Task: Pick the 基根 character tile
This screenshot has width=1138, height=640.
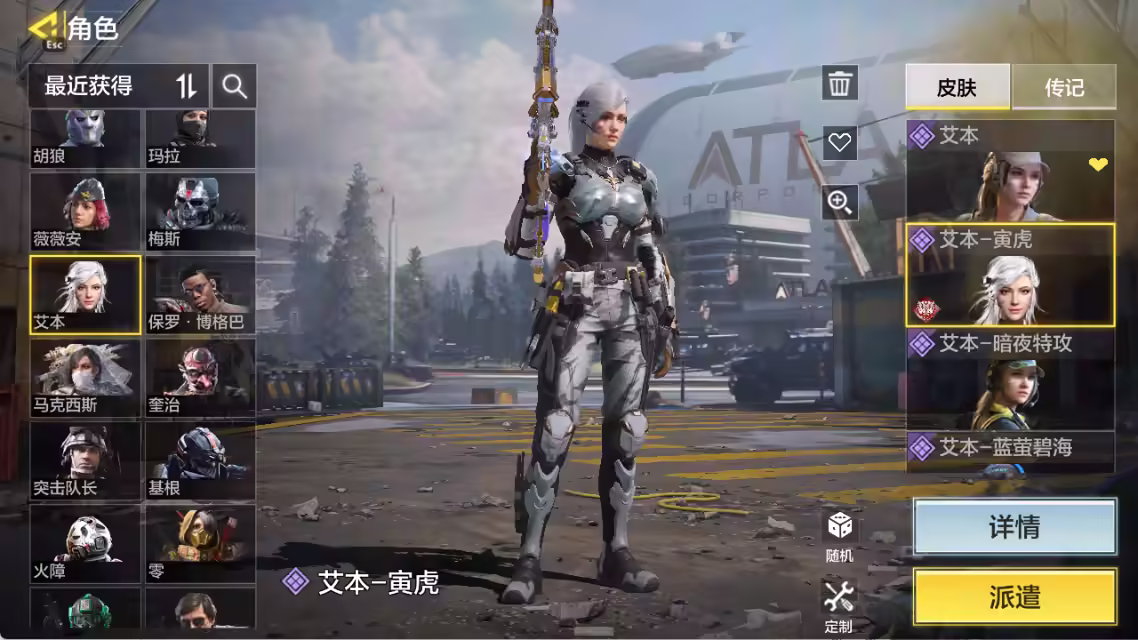Action: coord(200,460)
